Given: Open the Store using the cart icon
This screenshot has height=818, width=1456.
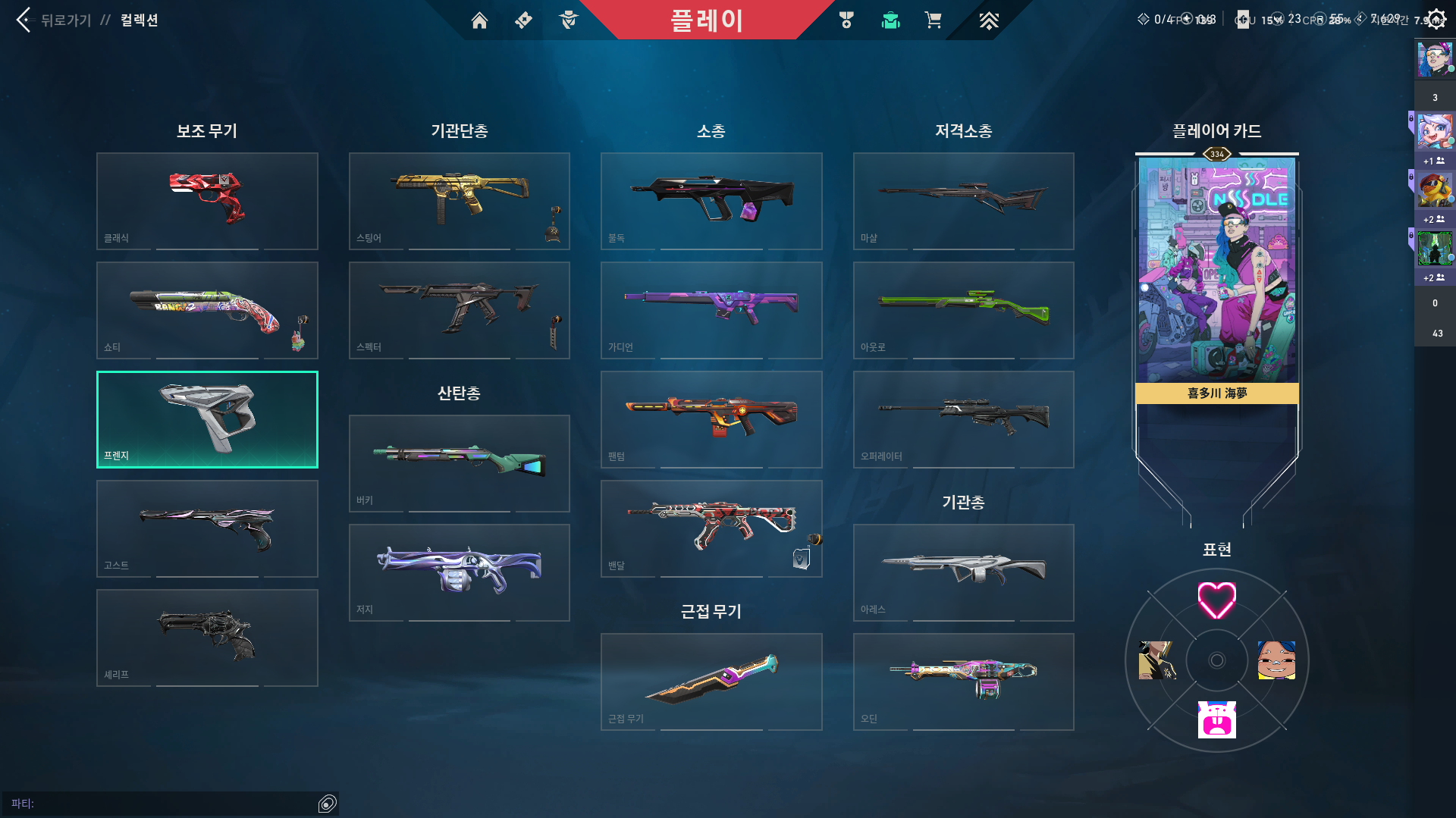Looking at the screenshot, I should pos(934,20).
